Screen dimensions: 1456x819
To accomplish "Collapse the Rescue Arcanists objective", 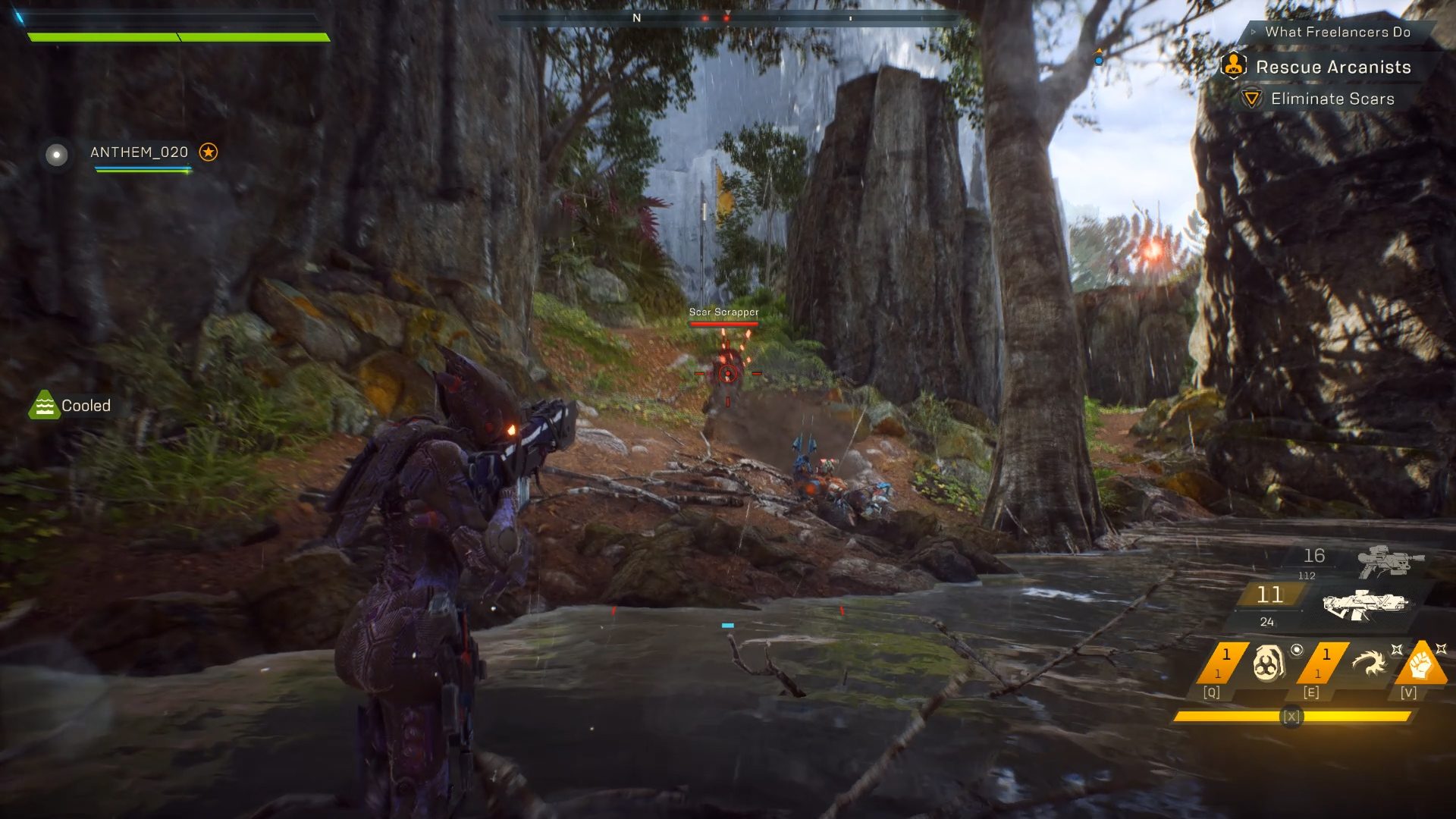I will [1333, 67].
